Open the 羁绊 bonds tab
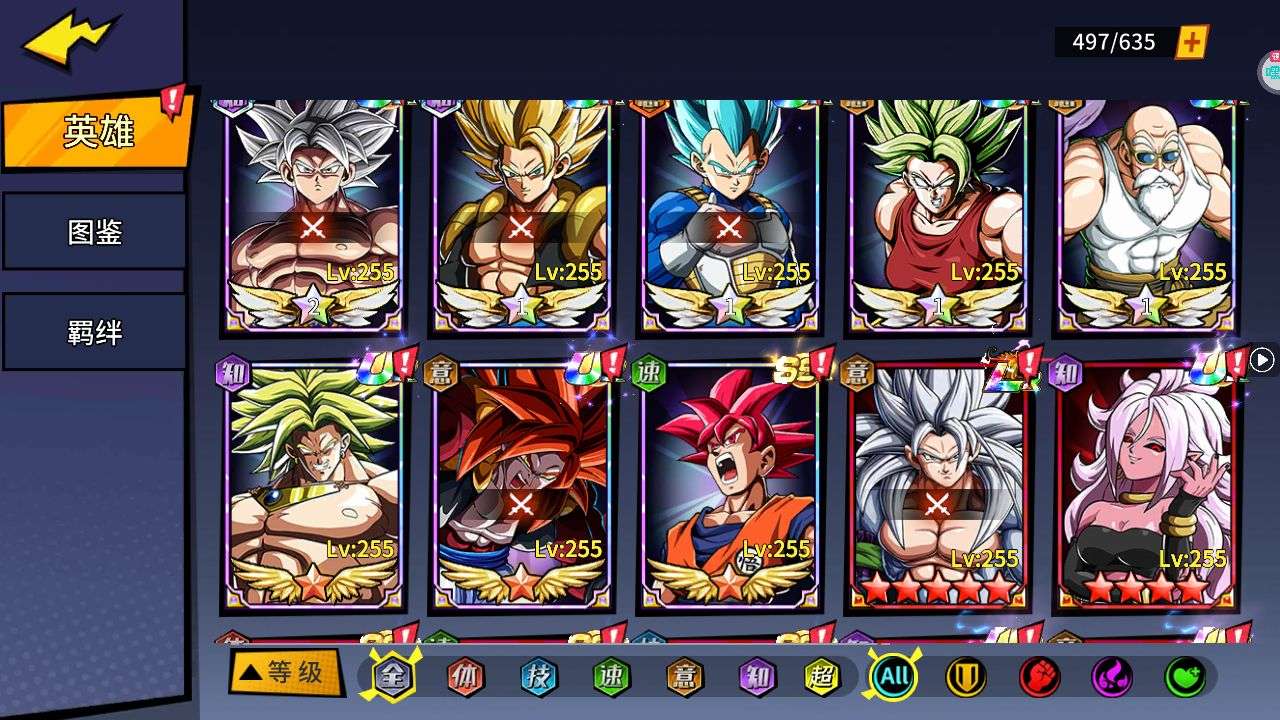This screenshot has height=720, width=1280. (95, 332)
